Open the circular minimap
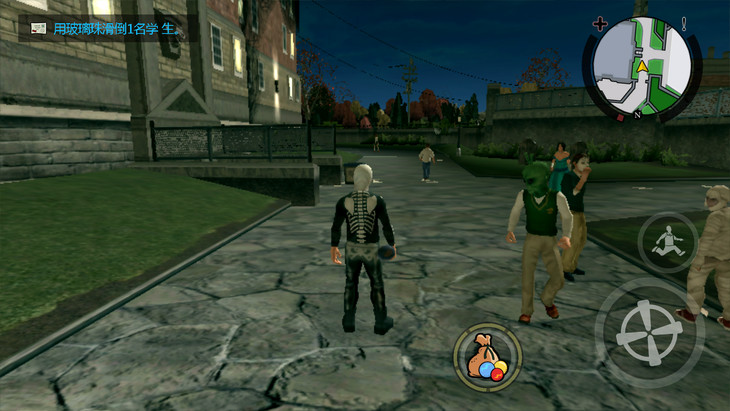This screenshot has width=730, height=411. click(x=636, y=67)
